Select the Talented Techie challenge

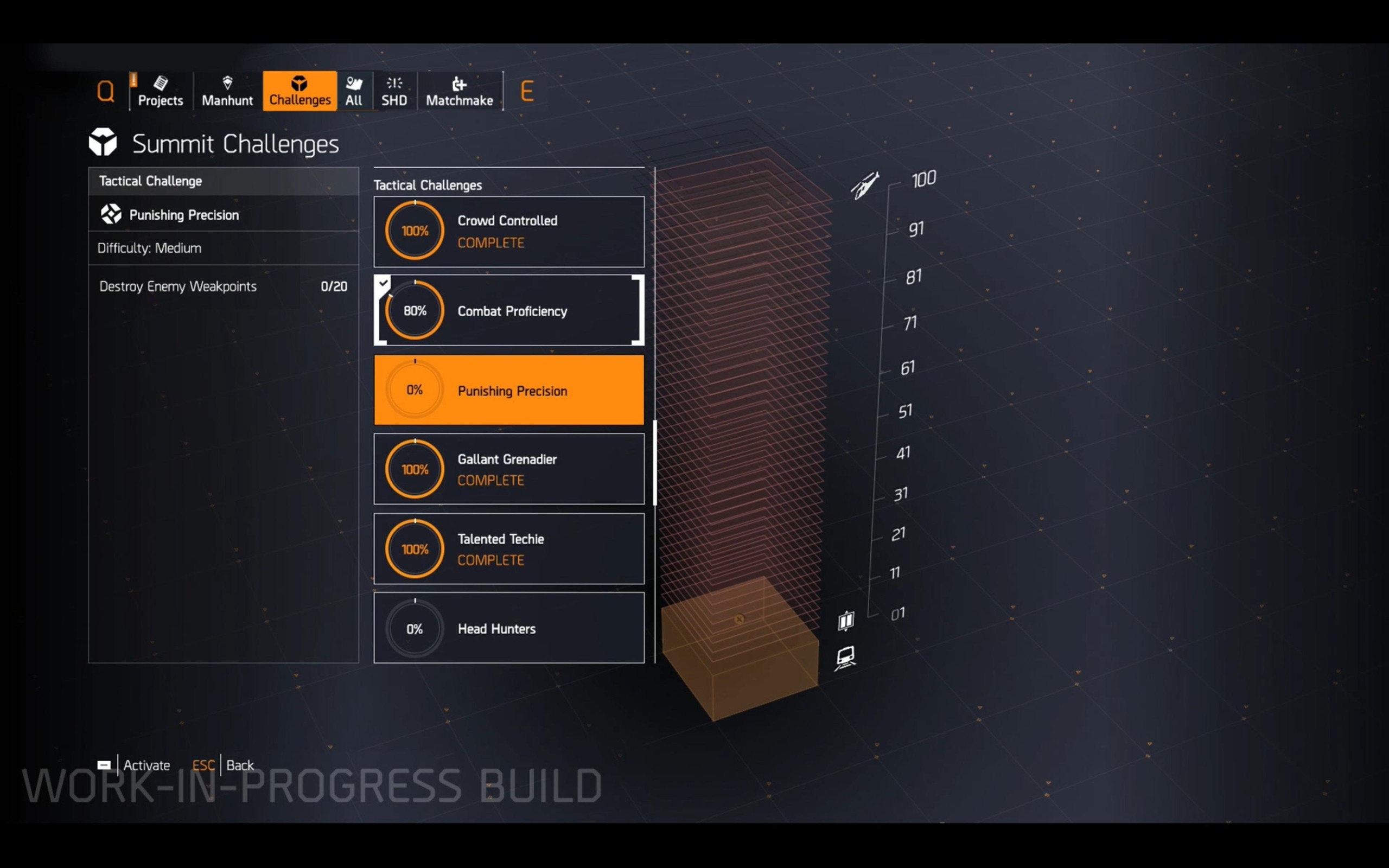click(x=508, y=549)
